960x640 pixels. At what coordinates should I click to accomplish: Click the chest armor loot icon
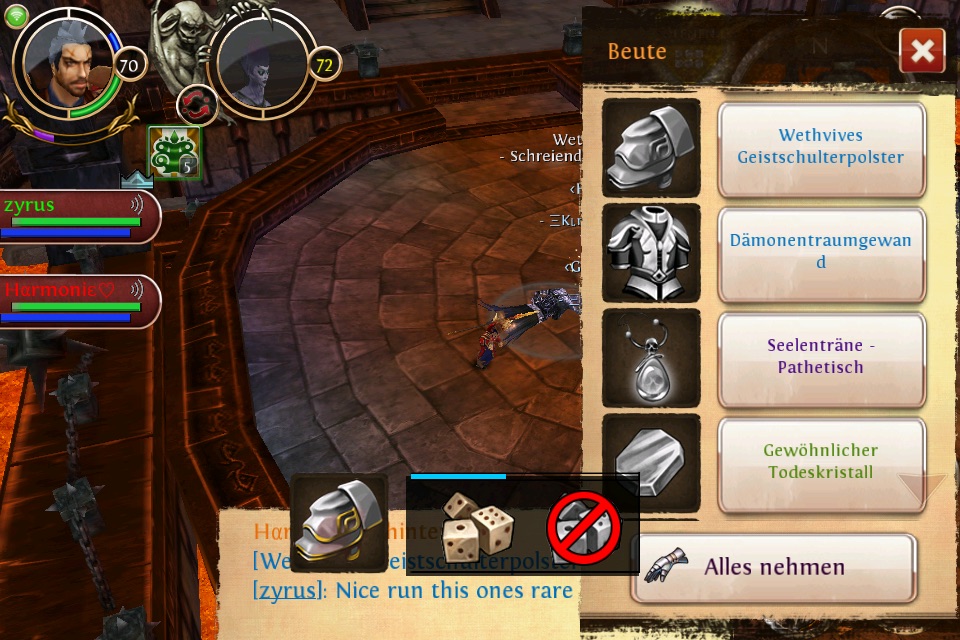coord(651,252)
